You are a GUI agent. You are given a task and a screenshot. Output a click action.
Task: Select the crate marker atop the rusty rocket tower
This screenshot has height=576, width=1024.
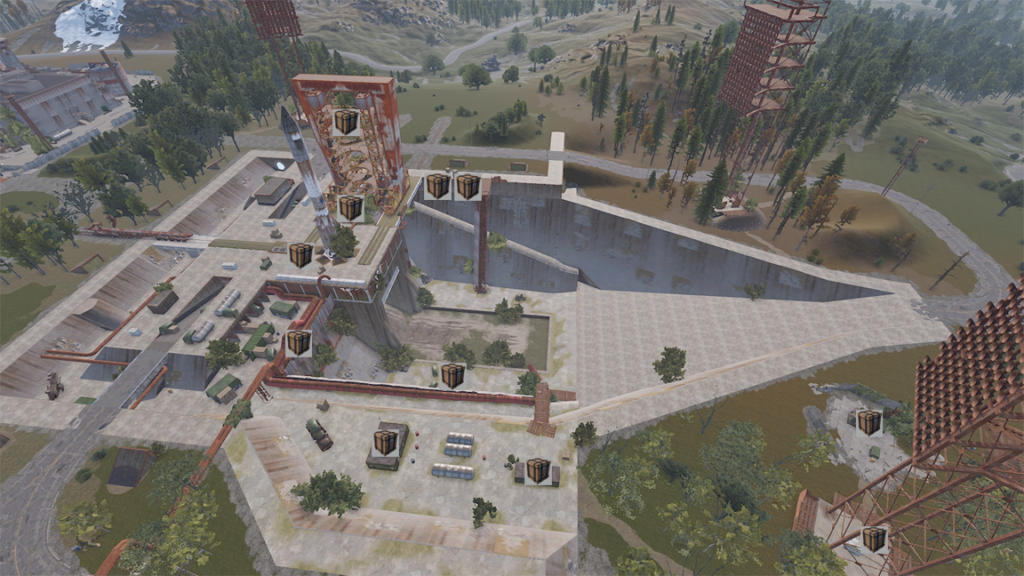tap(347, 122)
